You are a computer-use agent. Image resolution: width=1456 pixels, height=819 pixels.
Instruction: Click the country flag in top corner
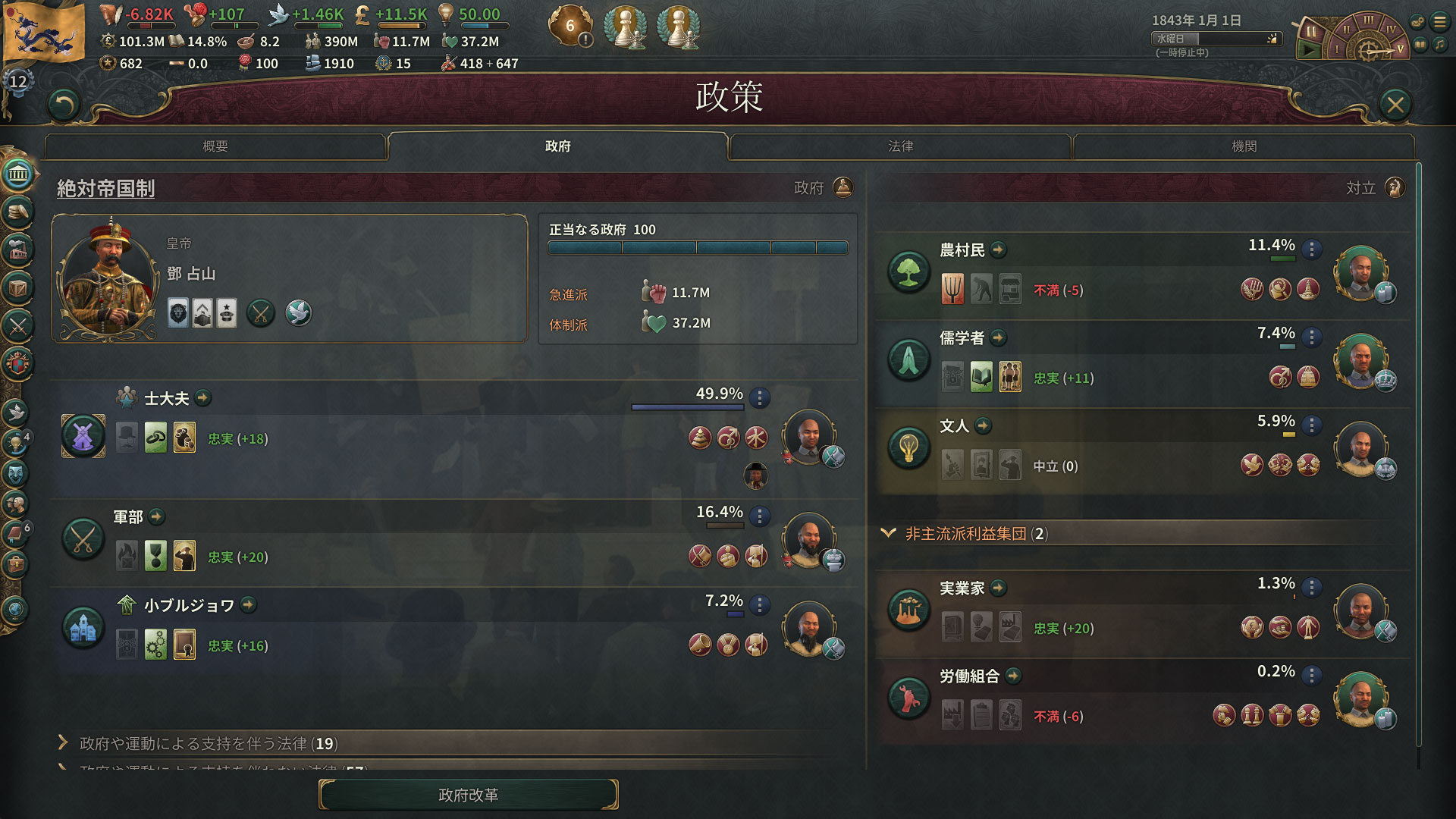(44, 30)
